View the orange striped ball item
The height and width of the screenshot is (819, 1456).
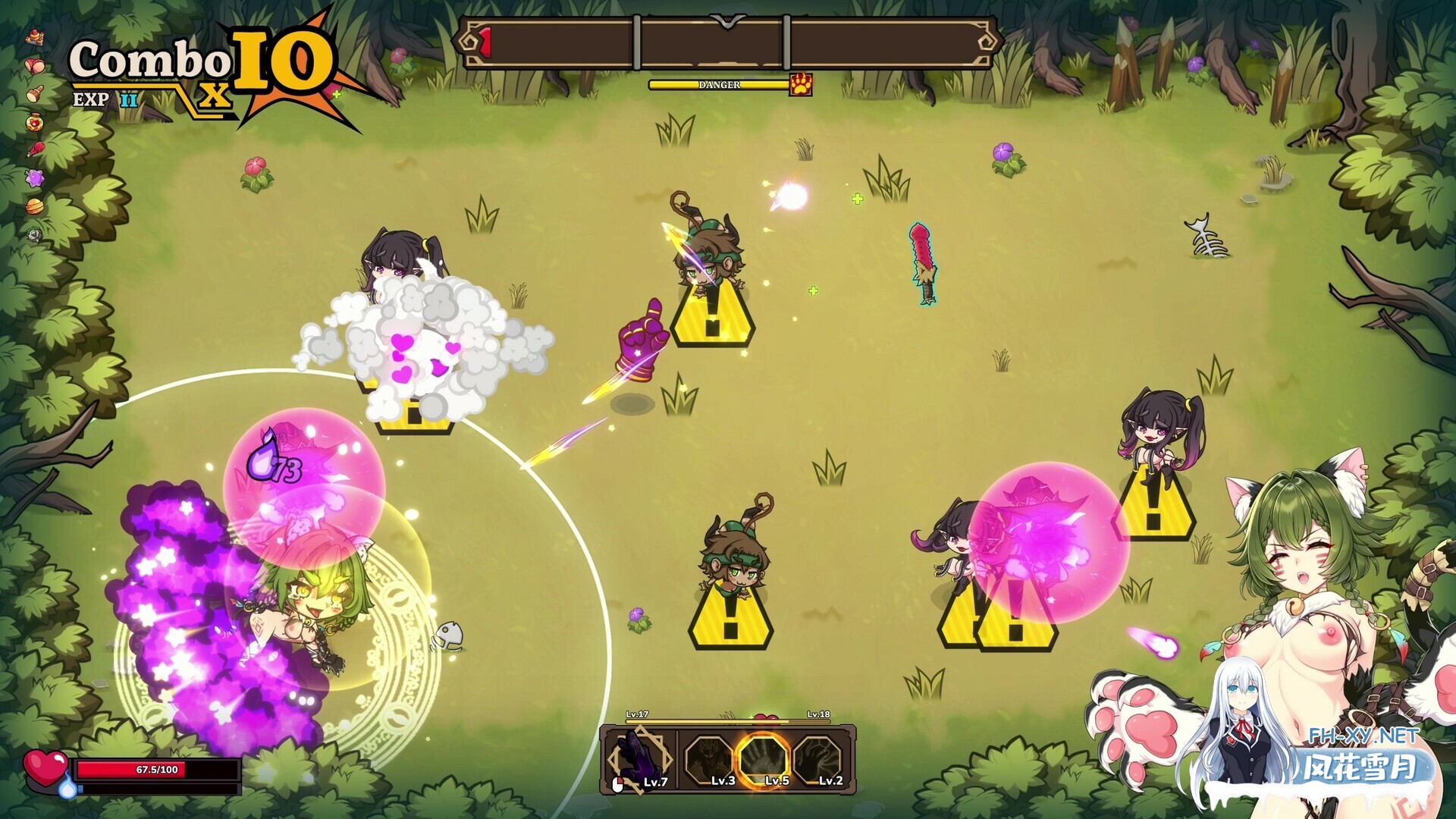(35, 206)
